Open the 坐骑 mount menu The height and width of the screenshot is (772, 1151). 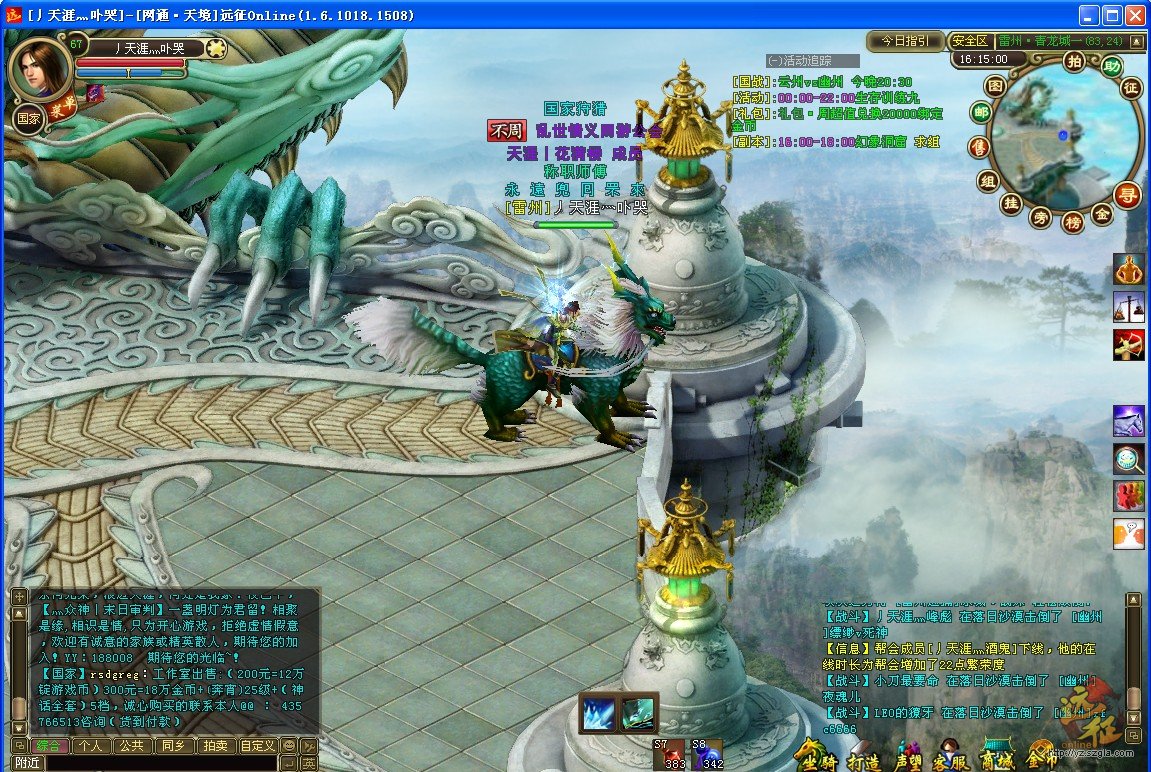(815, 755)
